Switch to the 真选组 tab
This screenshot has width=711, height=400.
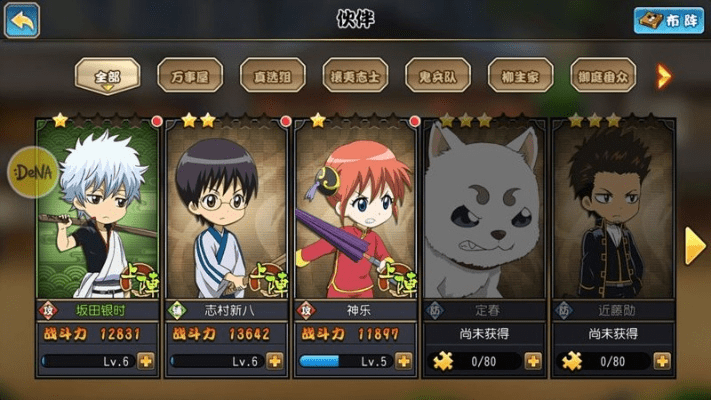pos(273,75)
